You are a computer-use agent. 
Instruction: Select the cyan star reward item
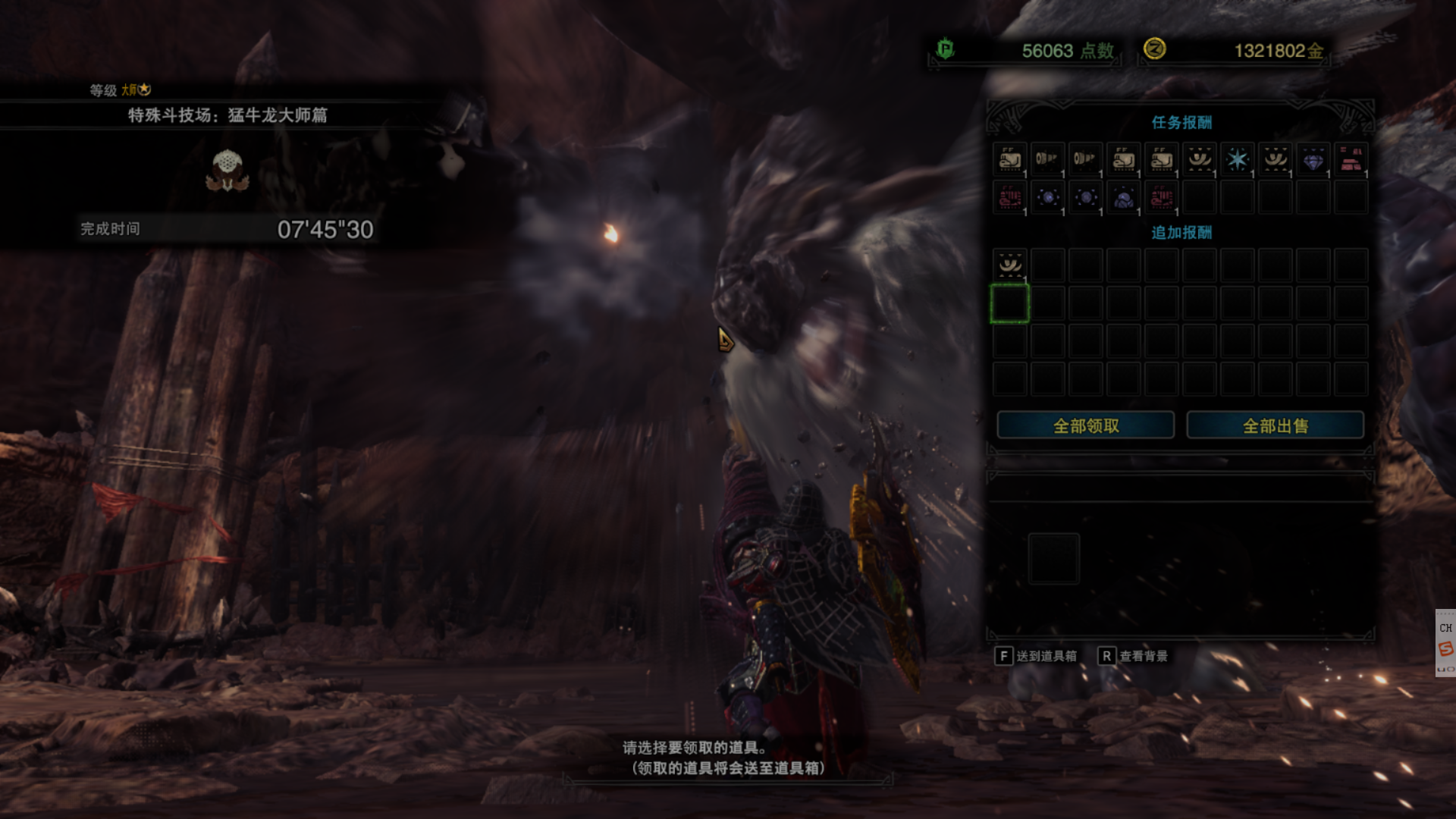coord(1237,159)
